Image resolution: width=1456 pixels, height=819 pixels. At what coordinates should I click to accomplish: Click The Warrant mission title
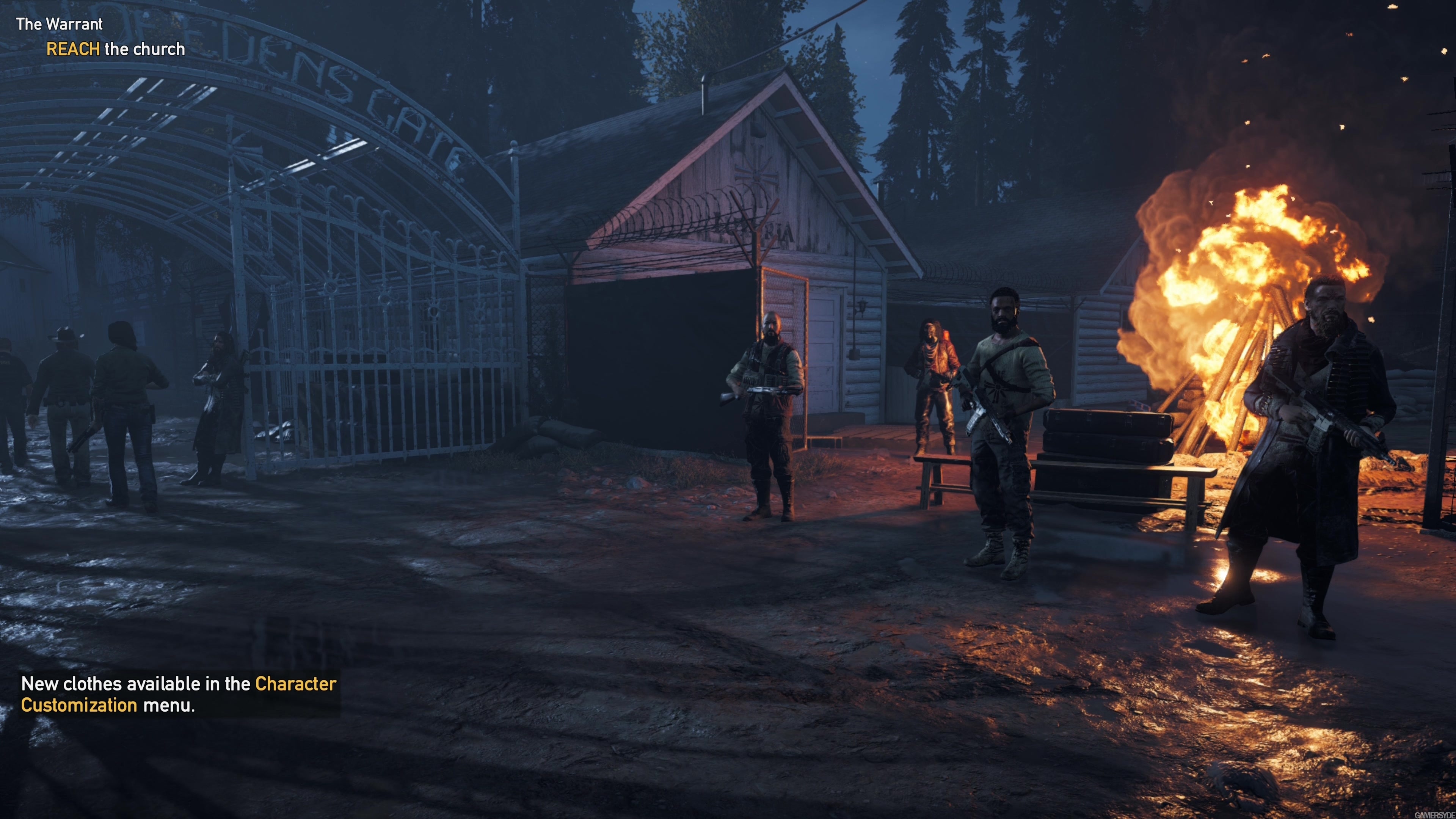[x=60, y=24]
